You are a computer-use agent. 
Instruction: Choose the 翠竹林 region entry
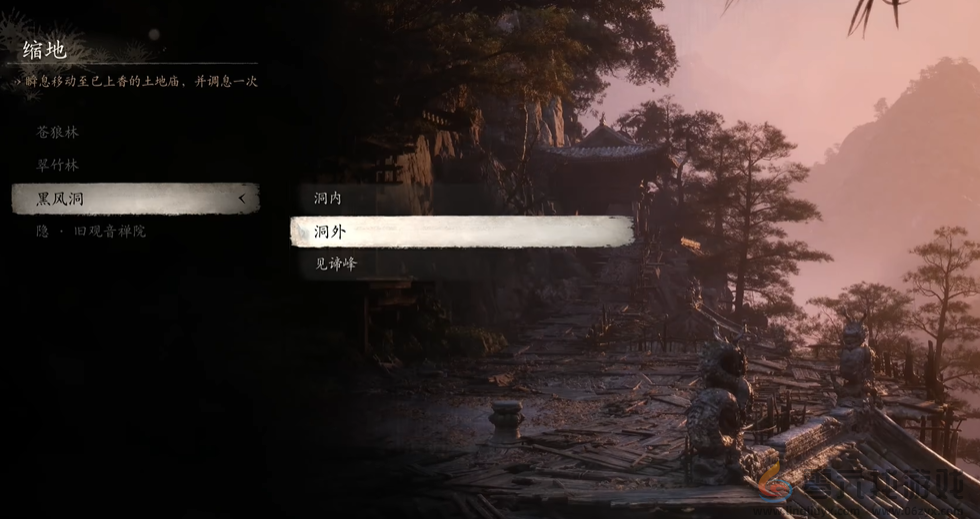(58, 165)
